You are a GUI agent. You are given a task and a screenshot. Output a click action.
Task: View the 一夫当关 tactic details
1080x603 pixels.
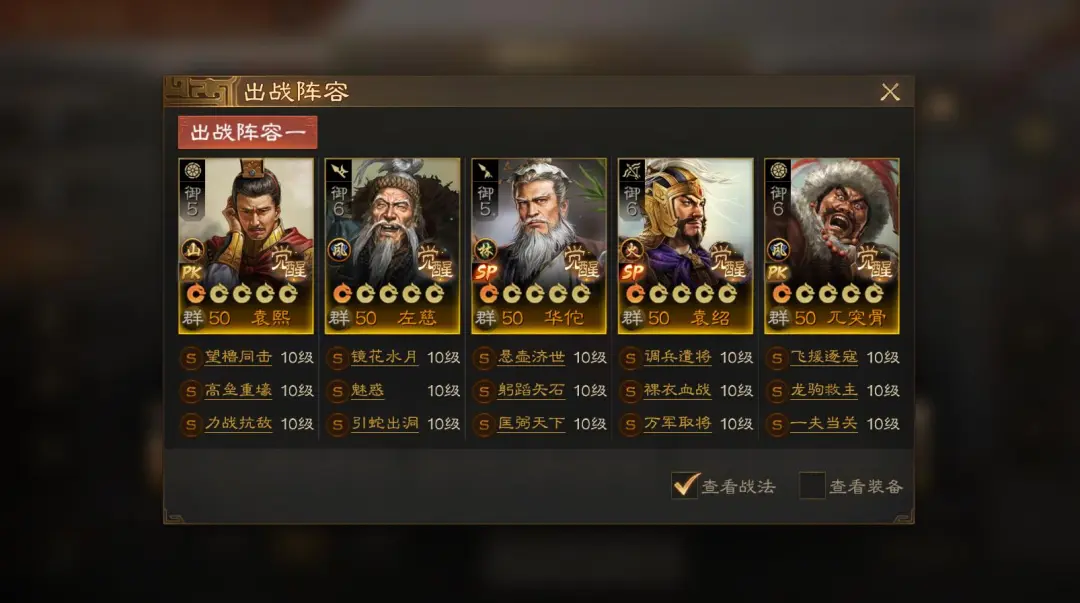(824, 423)
